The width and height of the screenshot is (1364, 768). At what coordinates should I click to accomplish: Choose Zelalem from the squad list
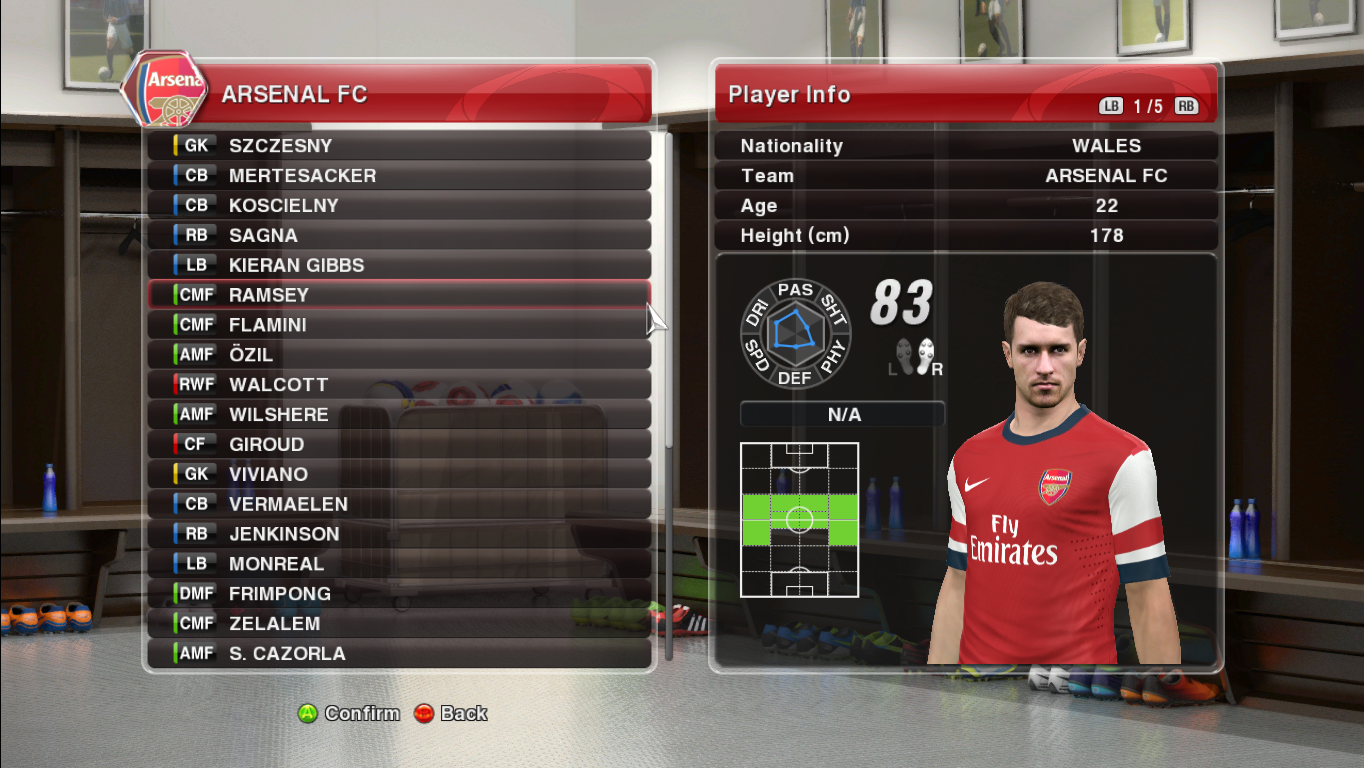pos(400,624)
